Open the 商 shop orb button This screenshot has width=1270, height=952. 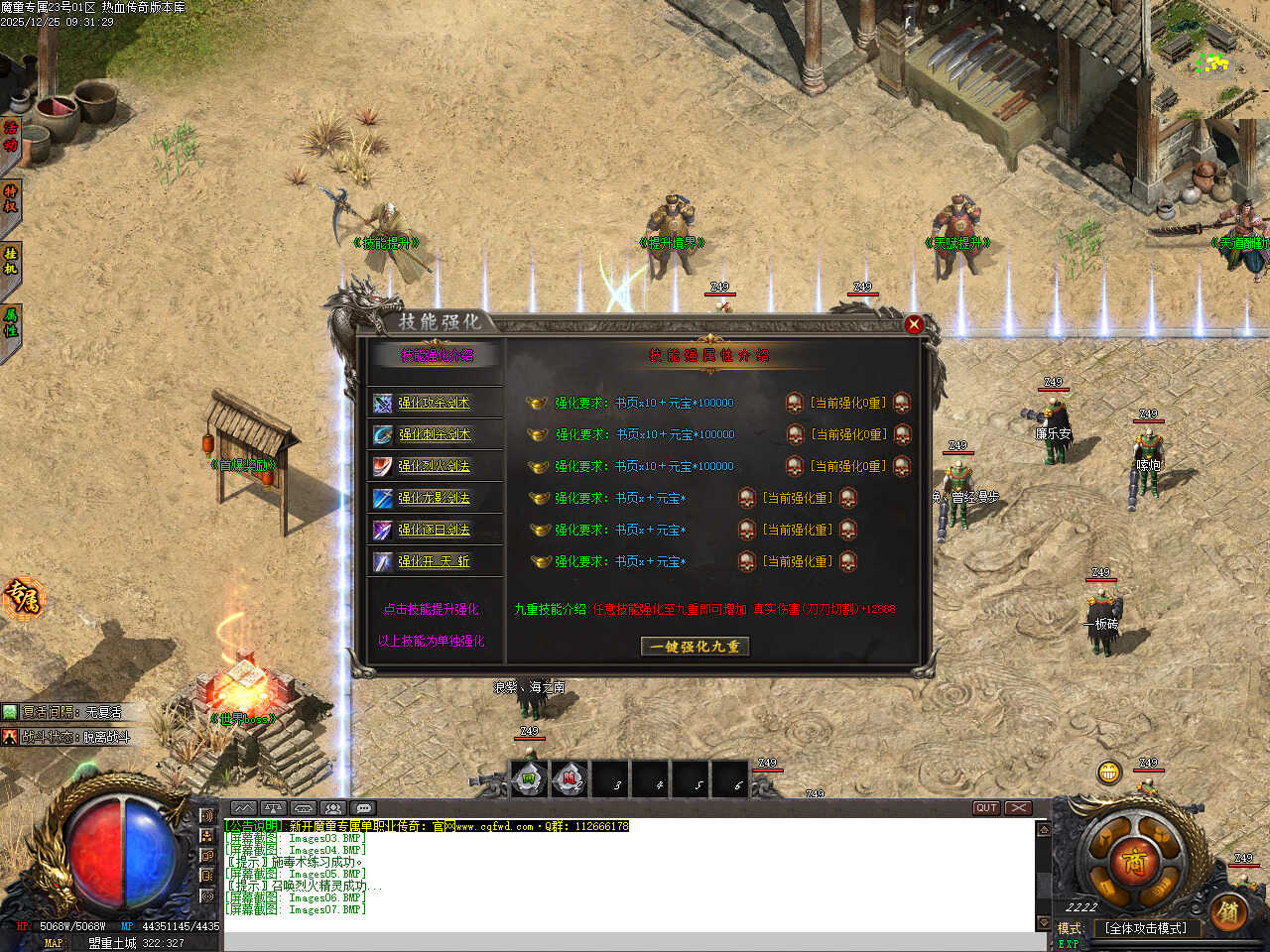click(1134, 861)
